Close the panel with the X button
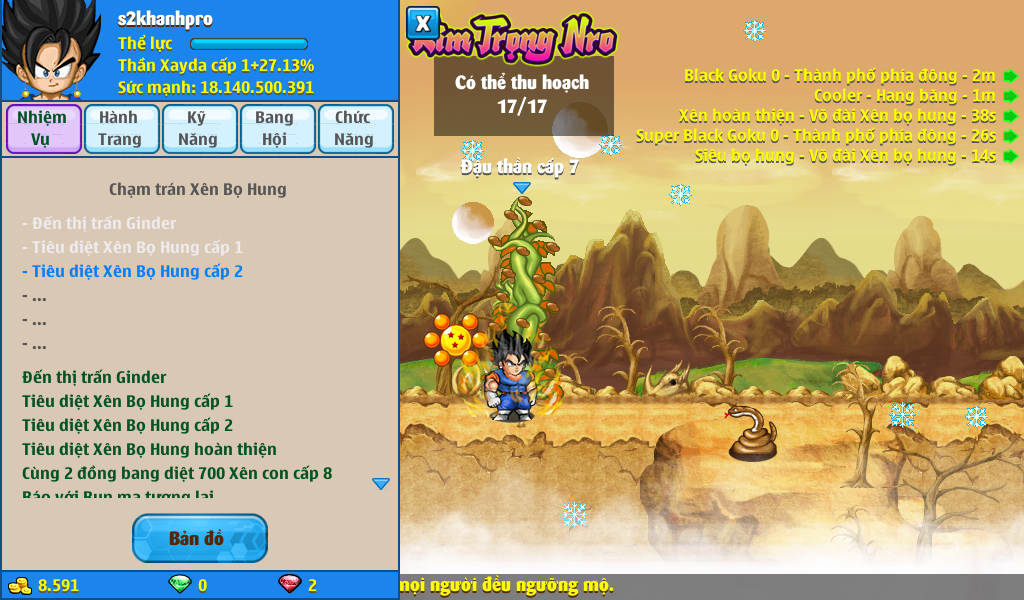Image resolution: width=1024 pixels, height=600 pixels. click(x=423, y=23)
